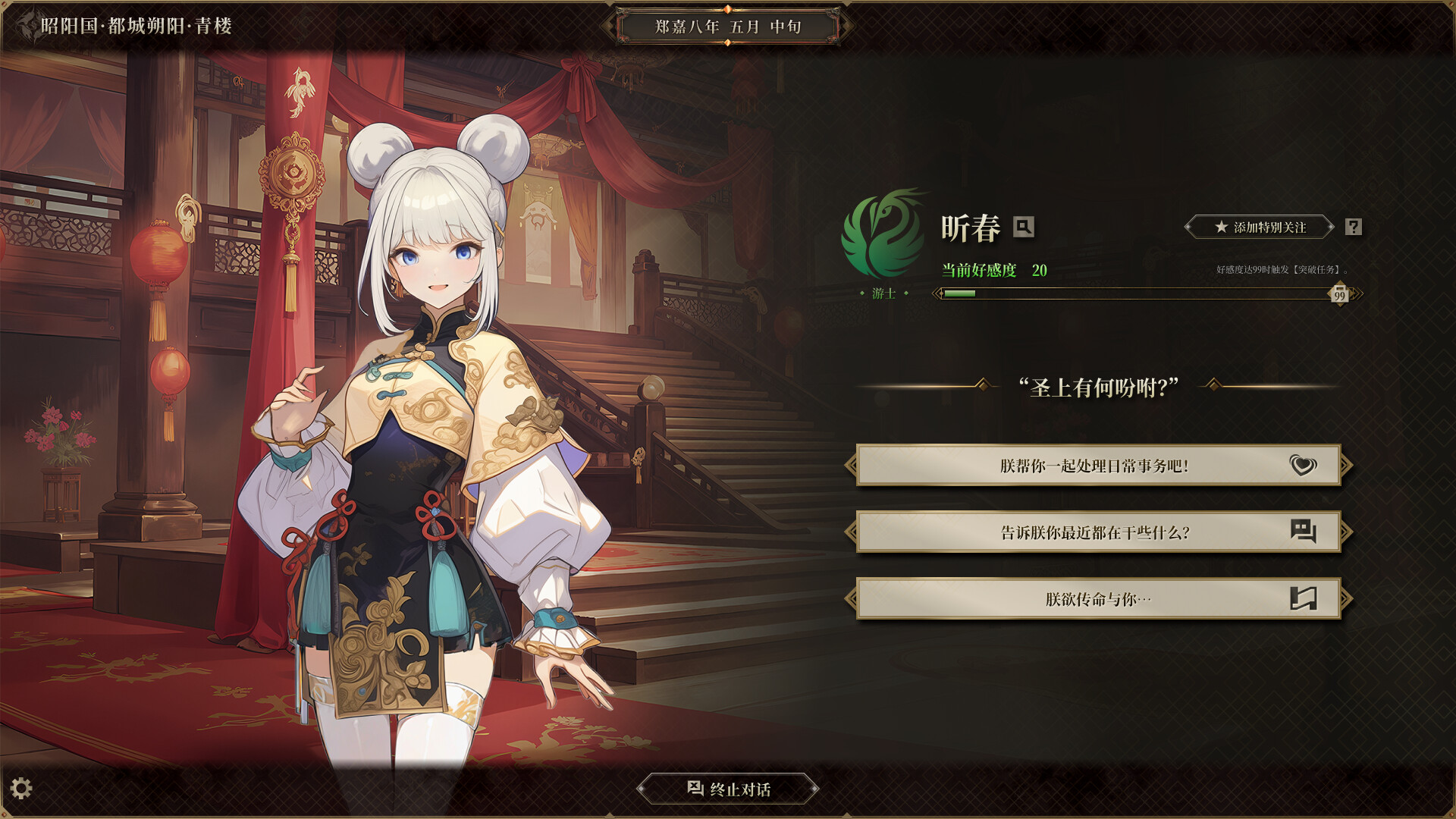Click the question mark help icon
Viewport: 1456px width, 819px height.
1354,226
